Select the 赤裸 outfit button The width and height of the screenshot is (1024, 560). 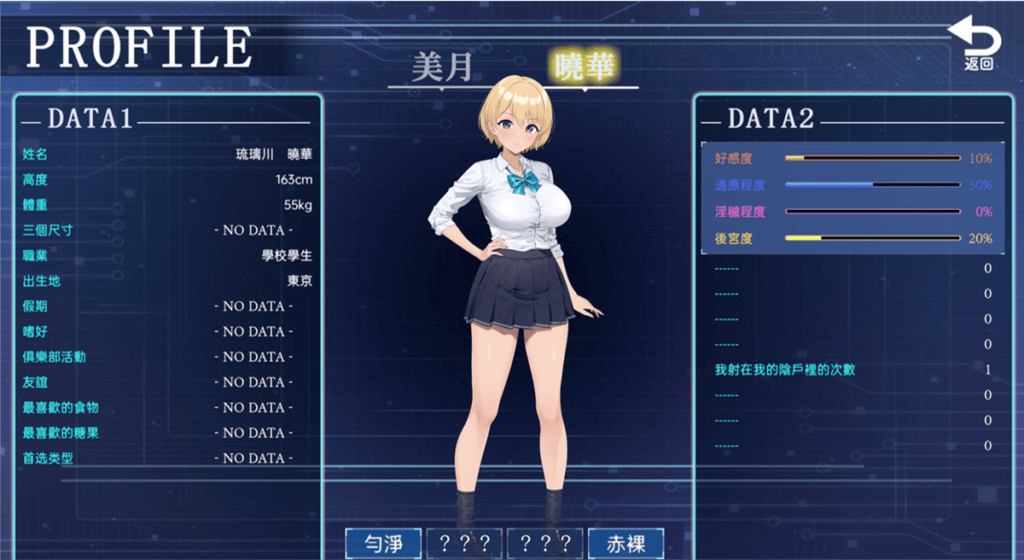pyautogui.click(x=626, y=543)
